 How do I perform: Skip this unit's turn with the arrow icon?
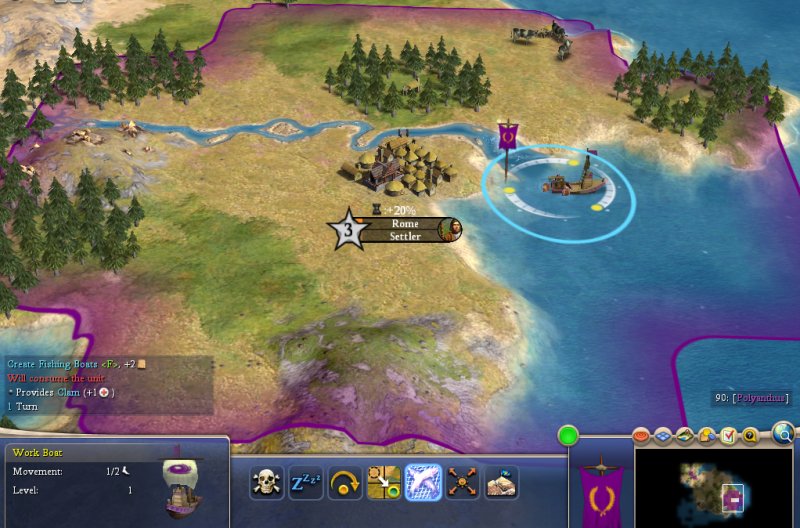344,483
